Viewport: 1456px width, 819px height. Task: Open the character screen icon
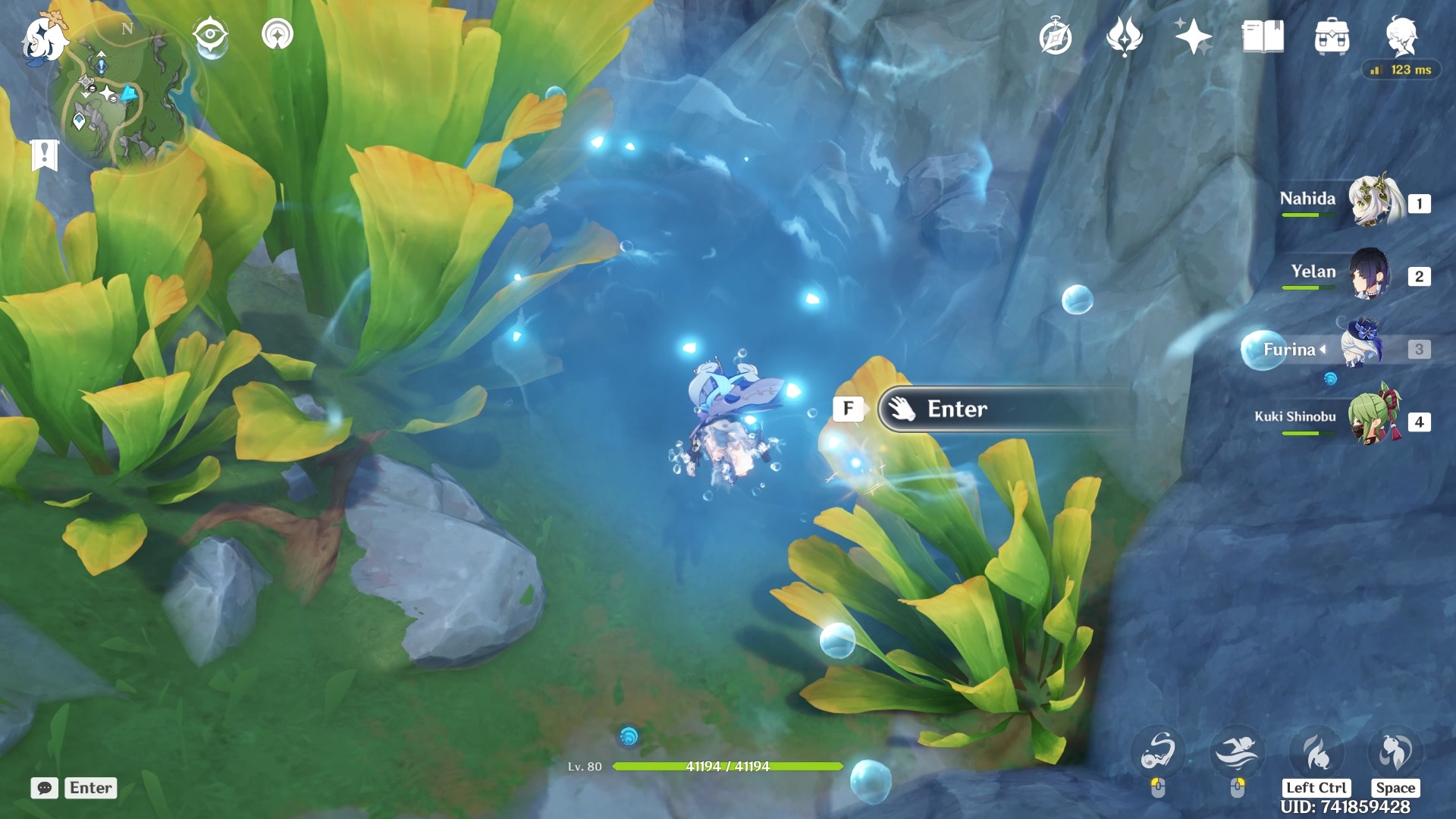1401,35
